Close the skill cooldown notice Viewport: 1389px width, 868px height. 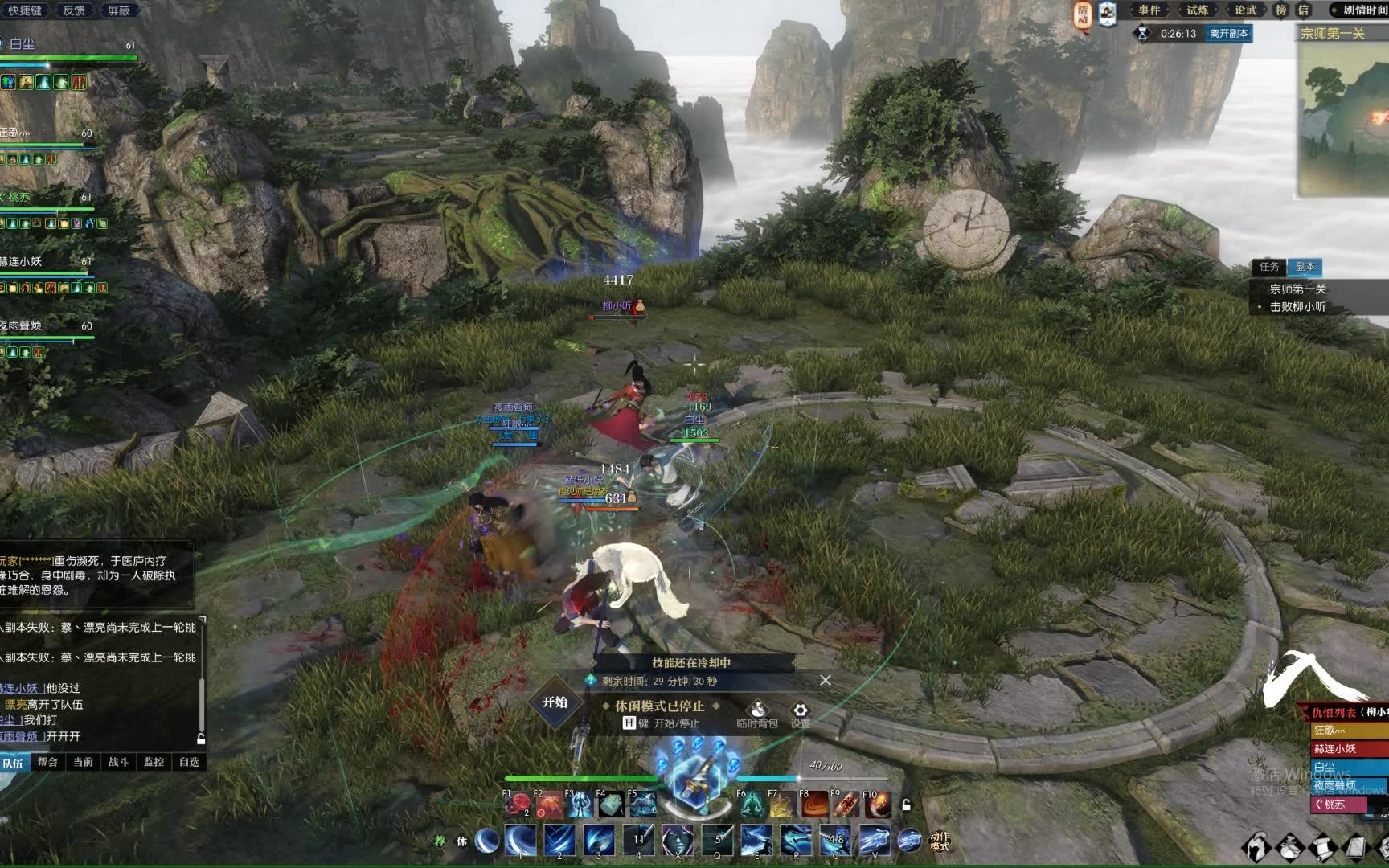(825, 681)
